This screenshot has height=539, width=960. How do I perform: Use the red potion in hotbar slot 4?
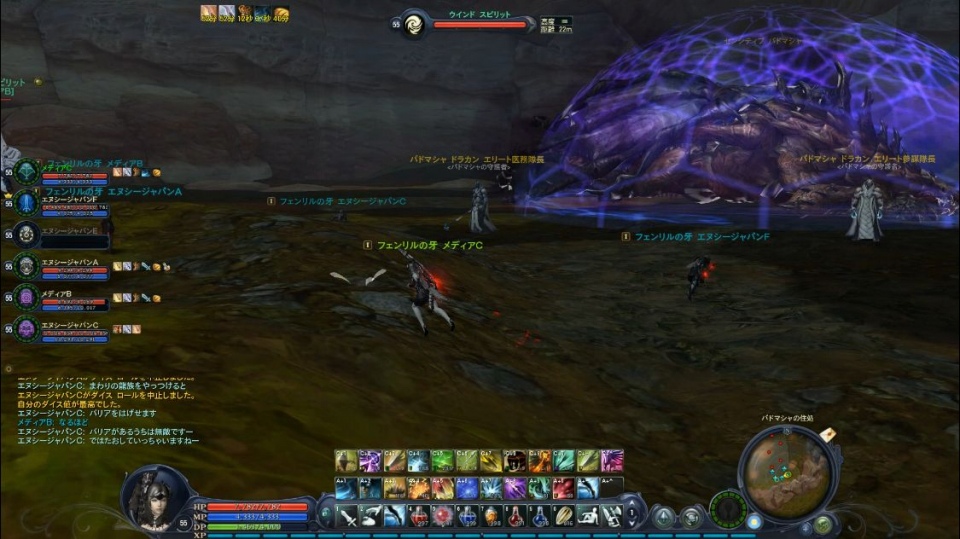click(420, 516)
